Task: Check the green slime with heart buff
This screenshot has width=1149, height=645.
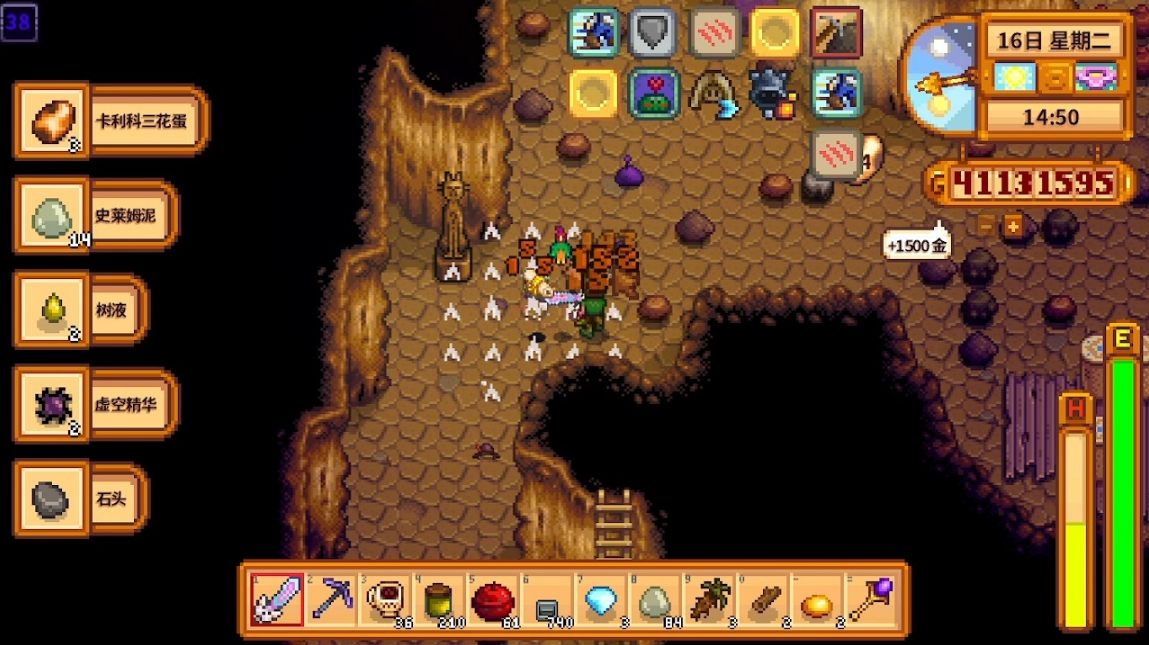Action: [654, 93]
